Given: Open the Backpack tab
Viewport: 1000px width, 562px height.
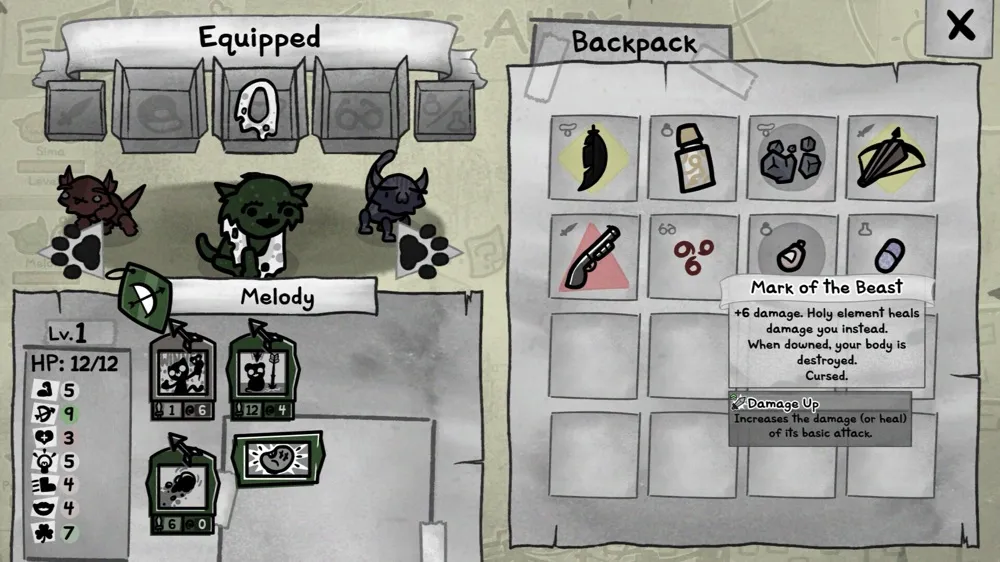Looking at the screenshot, I should (633, 43).
